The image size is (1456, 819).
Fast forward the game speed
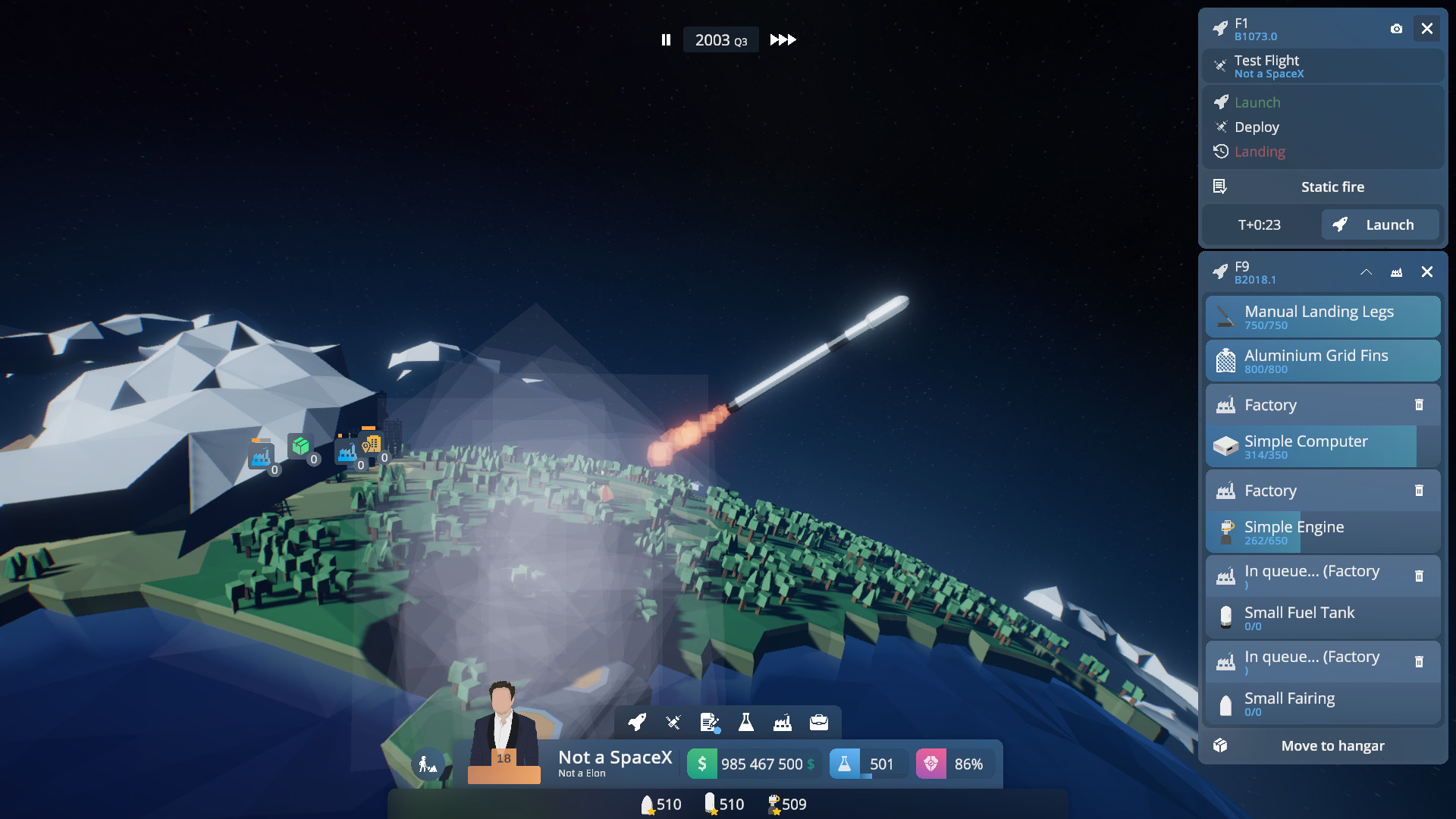tap(783, 40)
